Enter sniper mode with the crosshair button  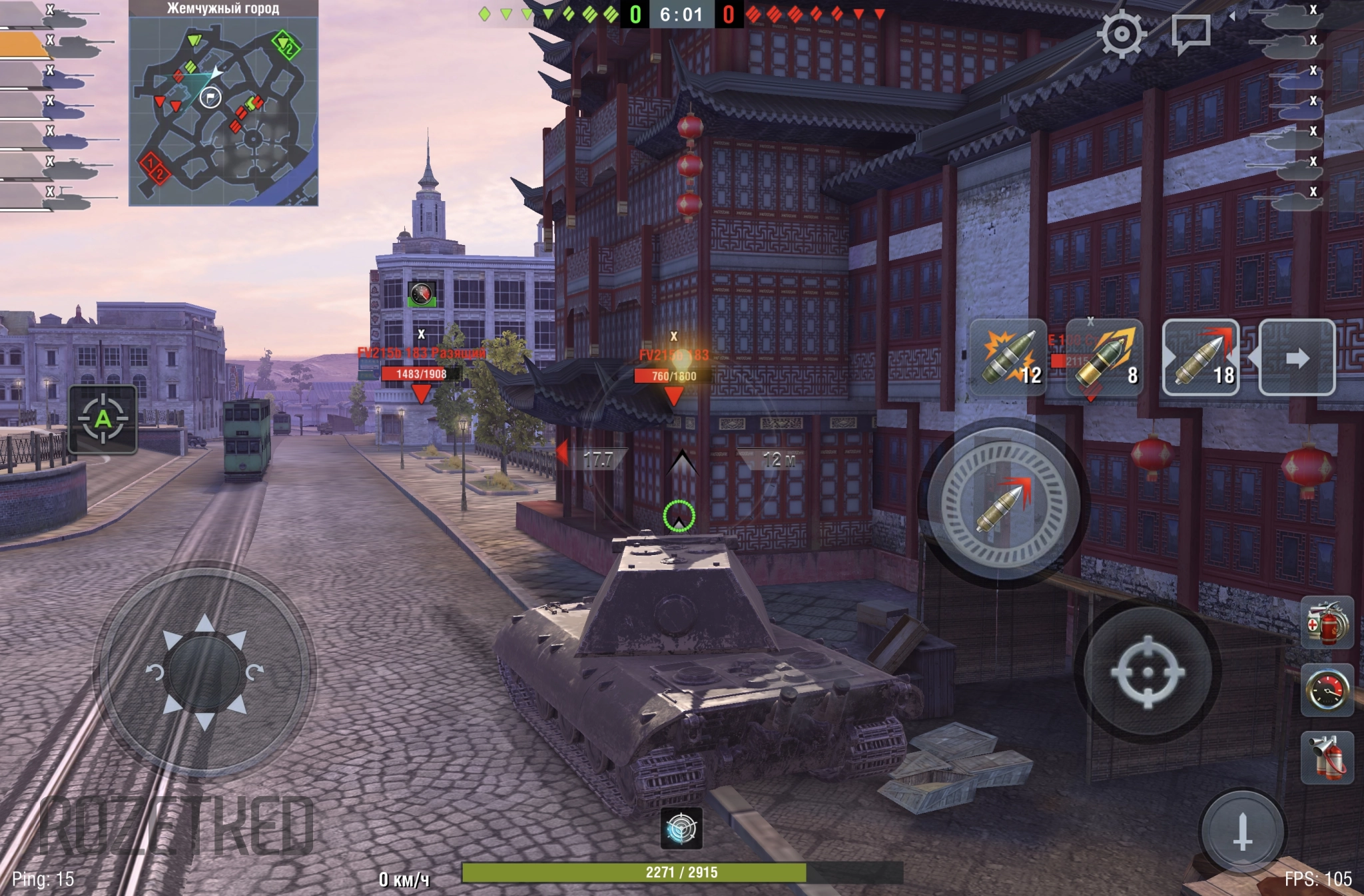1147,671
